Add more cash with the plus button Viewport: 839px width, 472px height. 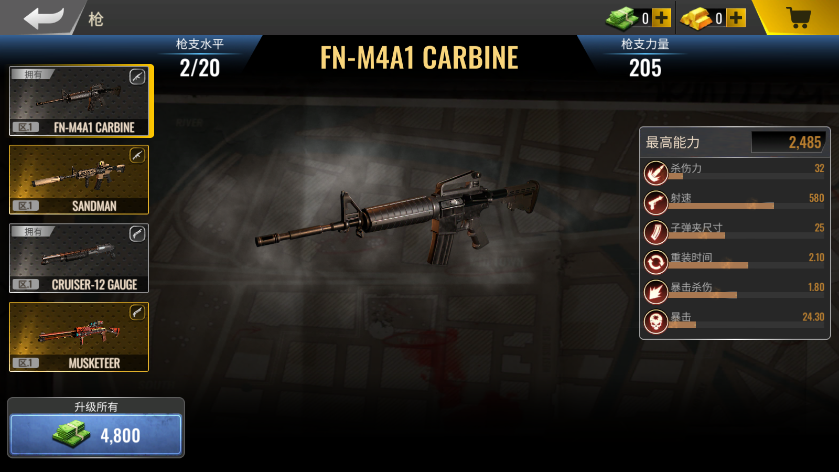pos(661,18)
